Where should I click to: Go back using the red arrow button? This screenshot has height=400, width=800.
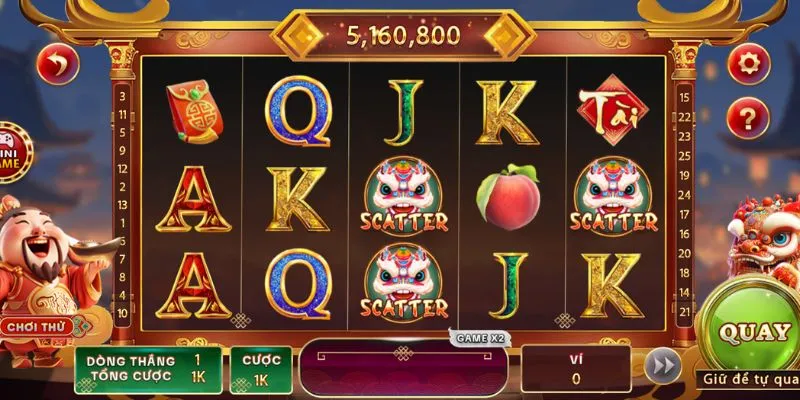pos(57,66)
